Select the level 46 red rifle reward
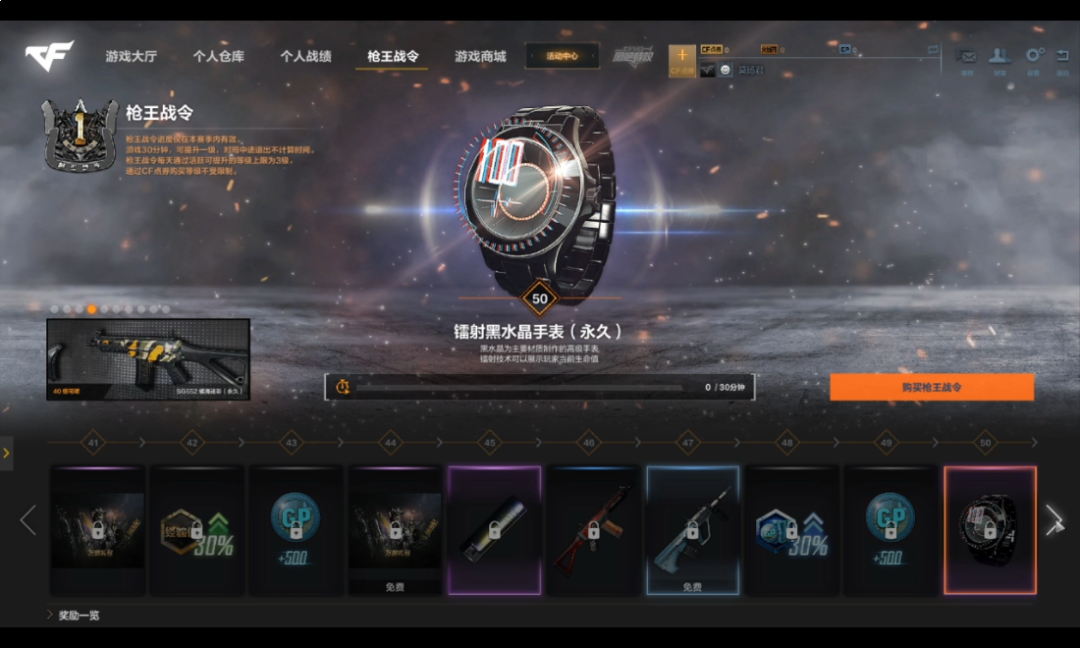 tap(593, 530)
